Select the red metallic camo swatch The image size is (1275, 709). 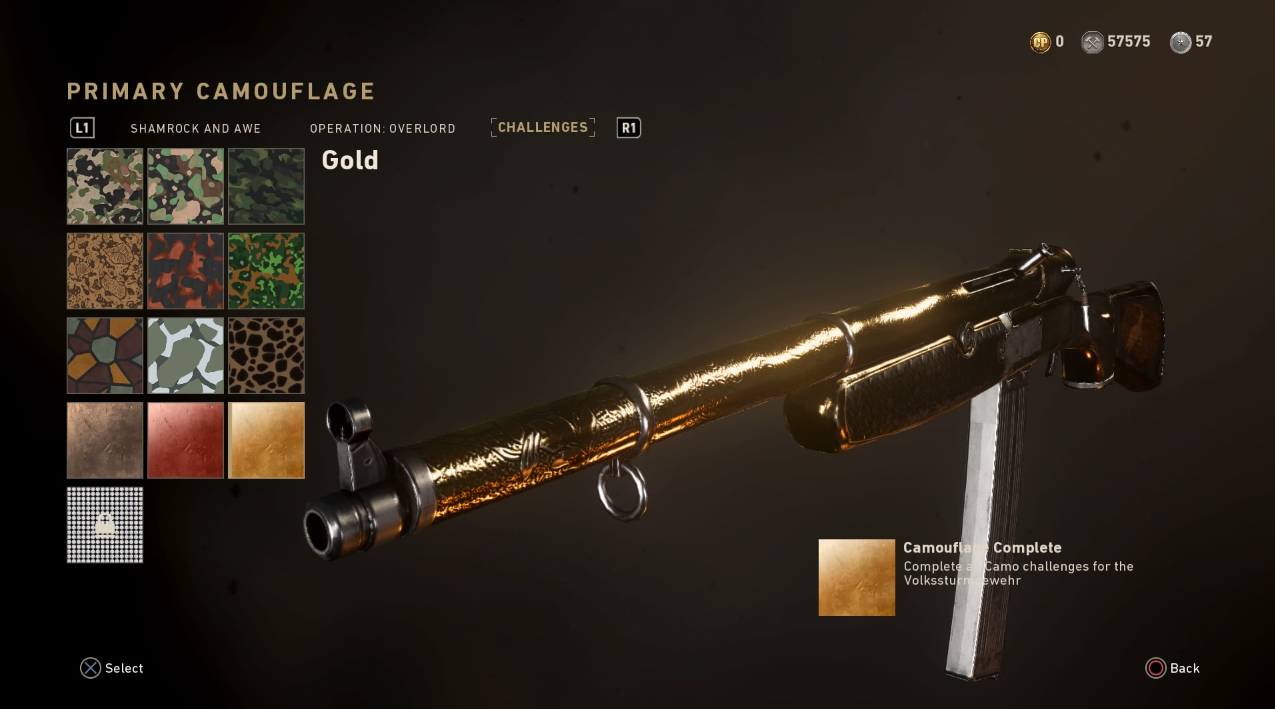pyautogui.click(x=186, y=440)
